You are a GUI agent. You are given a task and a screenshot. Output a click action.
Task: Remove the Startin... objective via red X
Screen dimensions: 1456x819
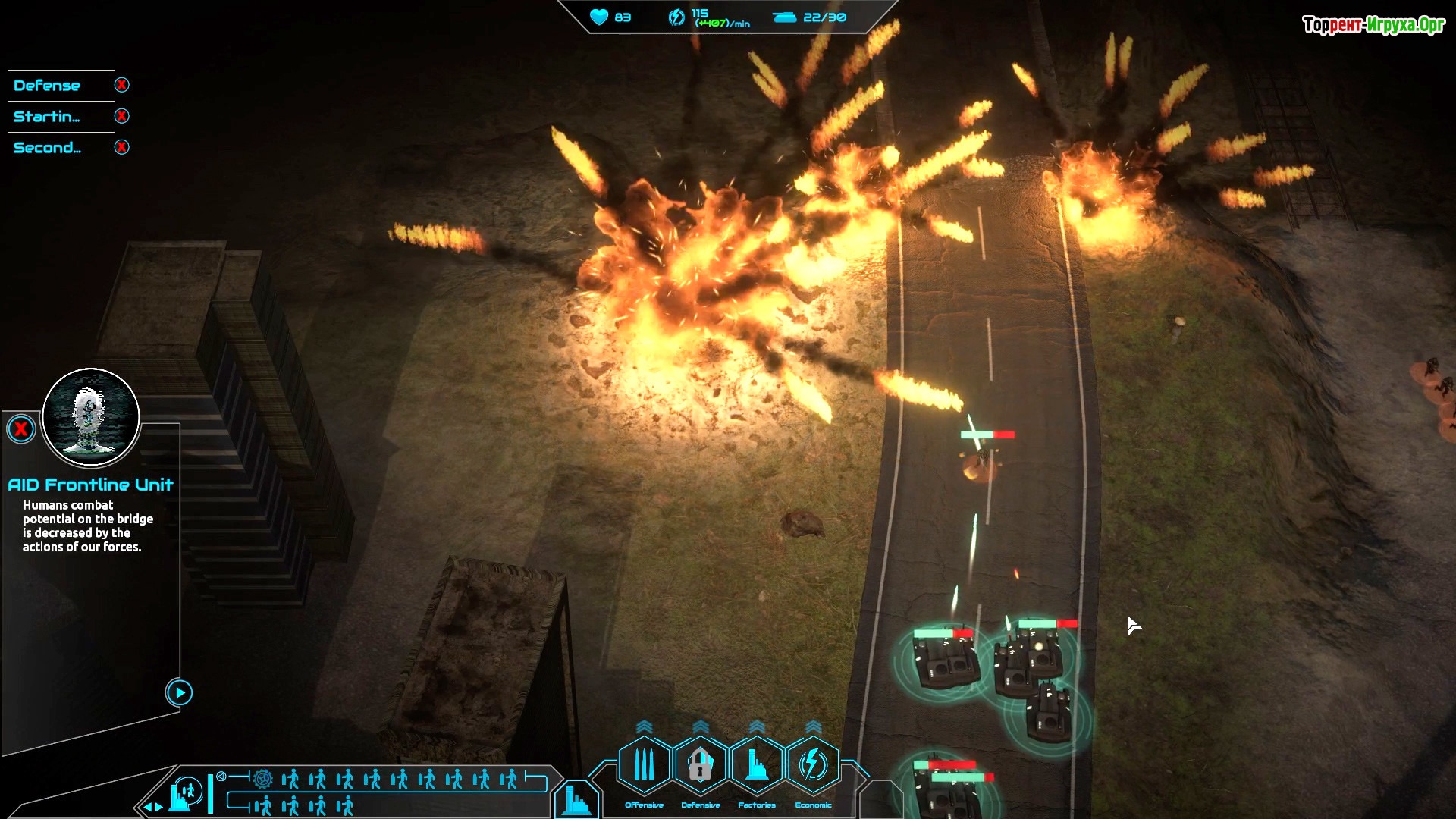click(x=121, y=116)
